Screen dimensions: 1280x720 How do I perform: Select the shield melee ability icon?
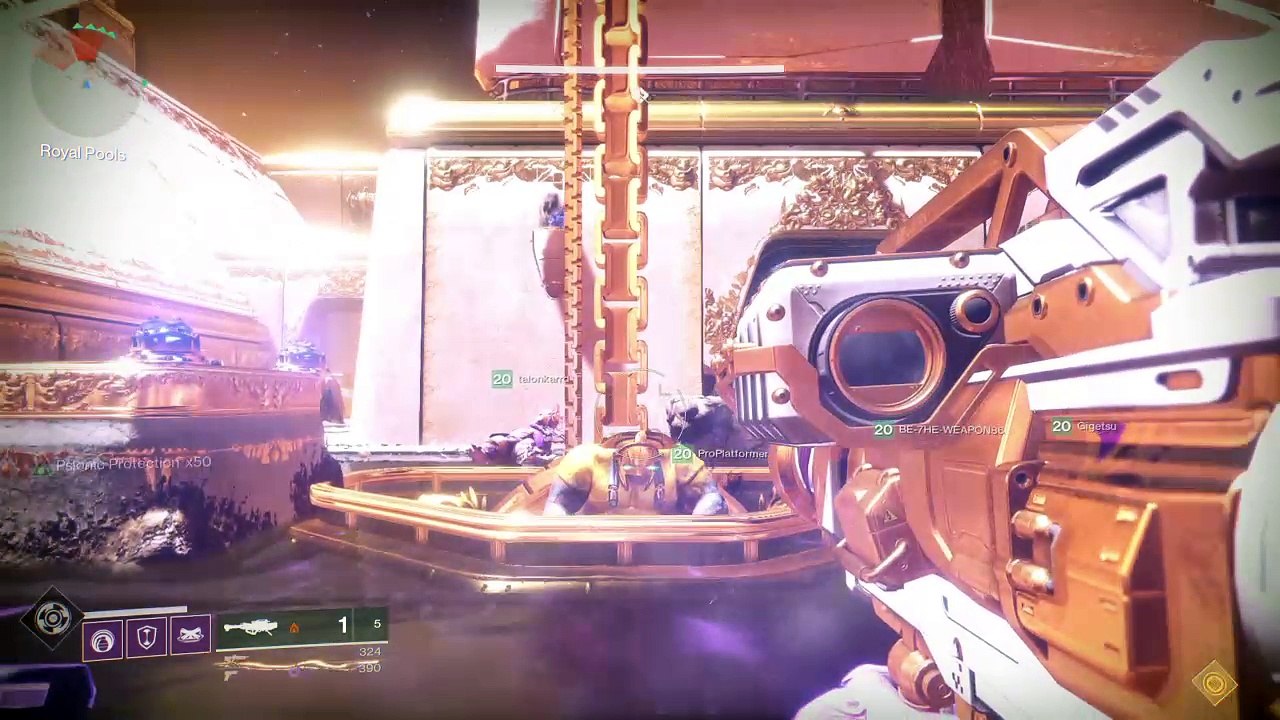[x=147, y=637]
